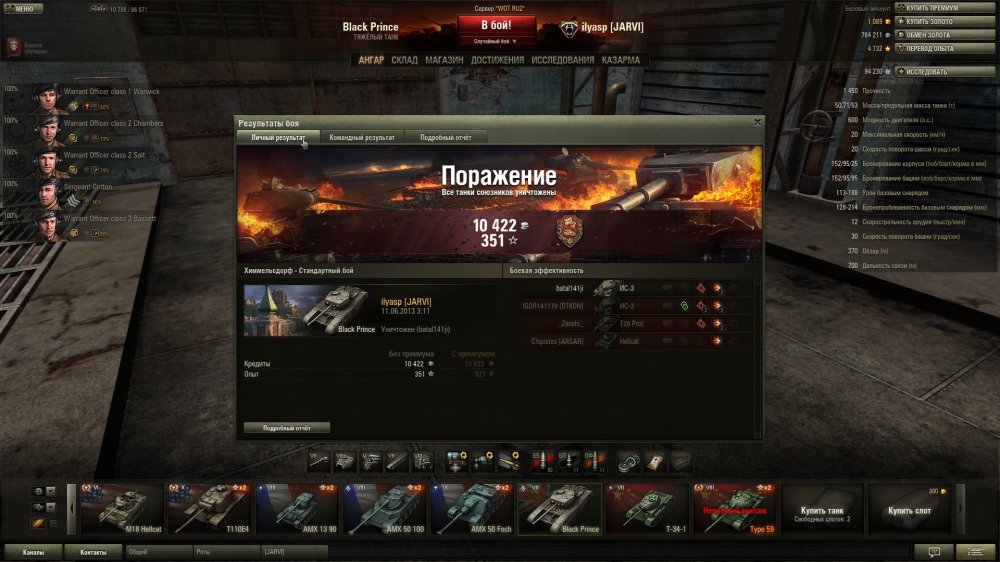This screenshot has width=1000, height=562.
Task: Start battle with the red 'В бой!' button
Action: point(497,25)
